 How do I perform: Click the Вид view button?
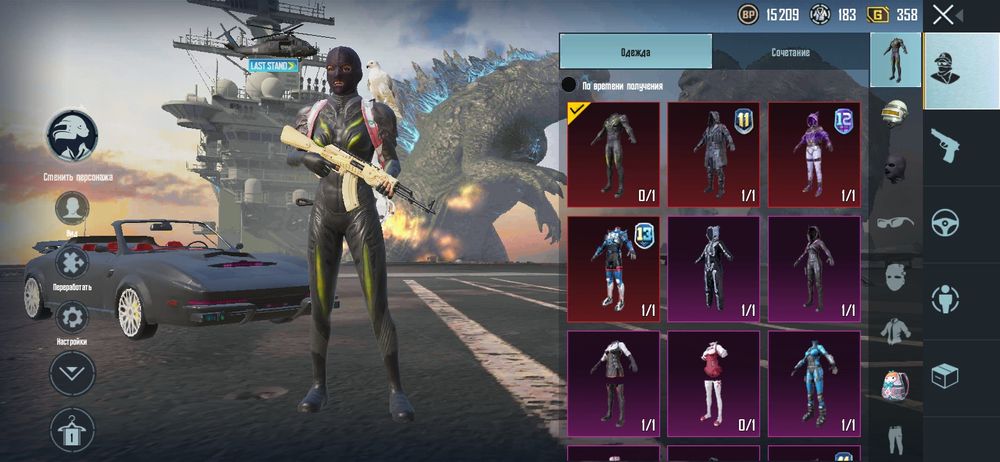click(72, 210)
